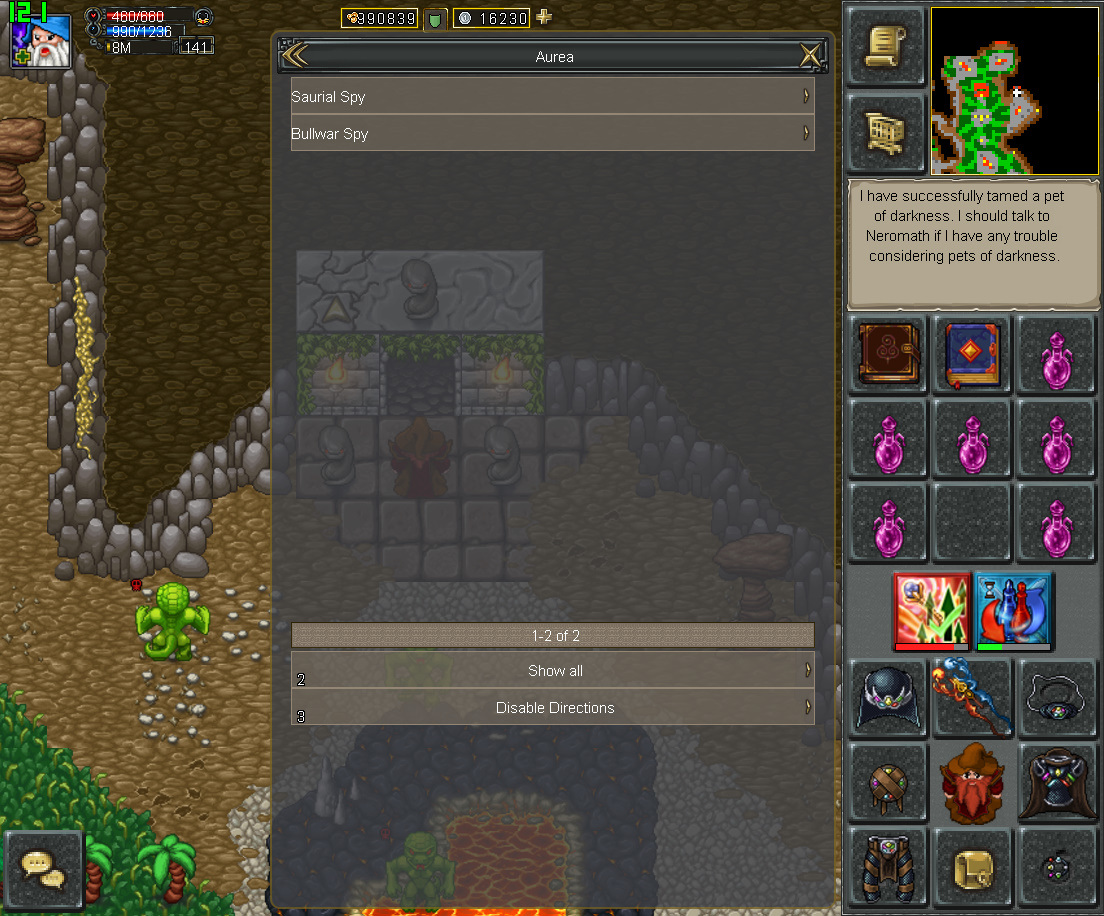The image size is (1104, 916).
Task: Select Disable Directions
Action: coord(554,707)
